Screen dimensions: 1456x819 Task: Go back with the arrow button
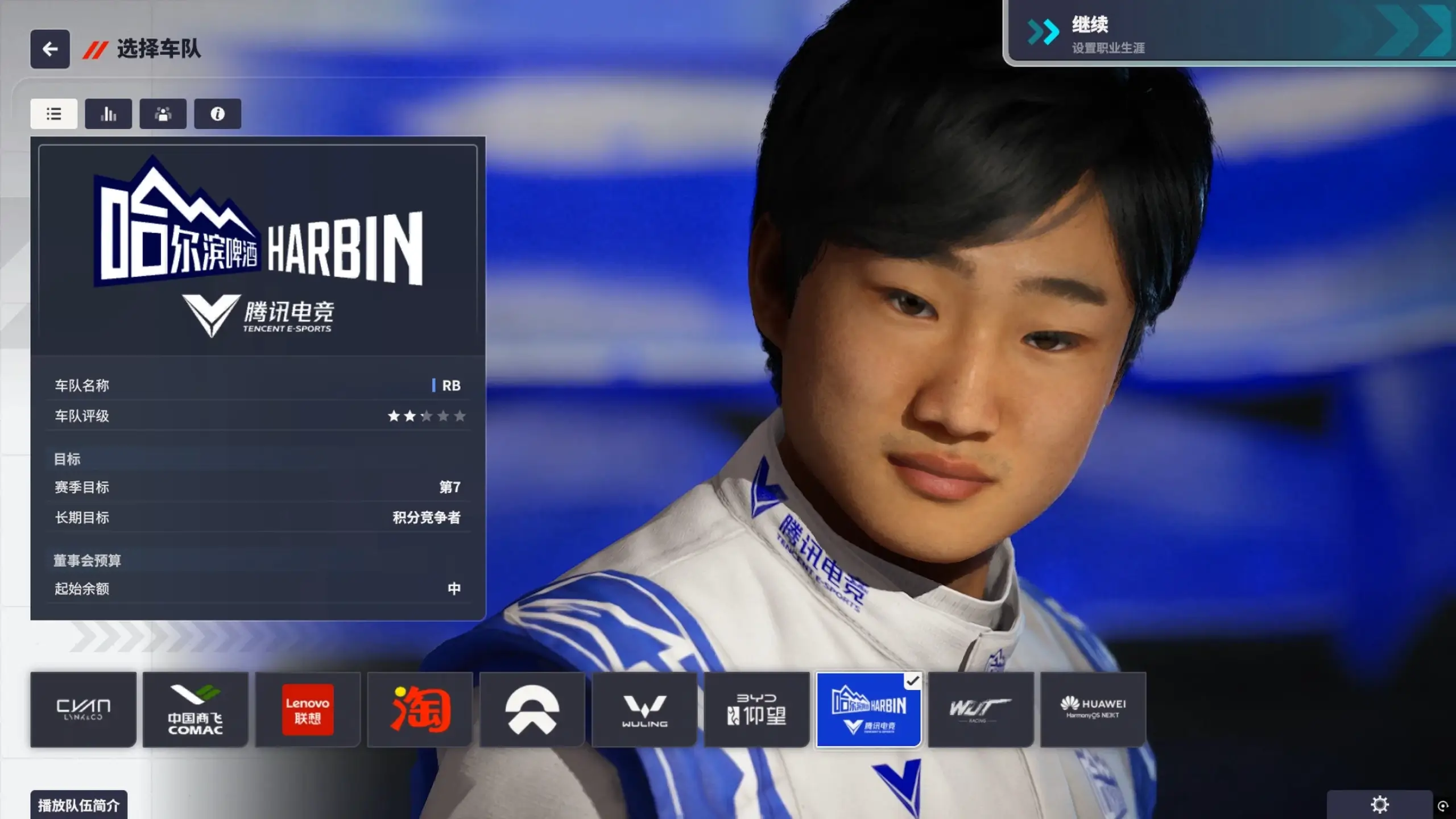50,49
